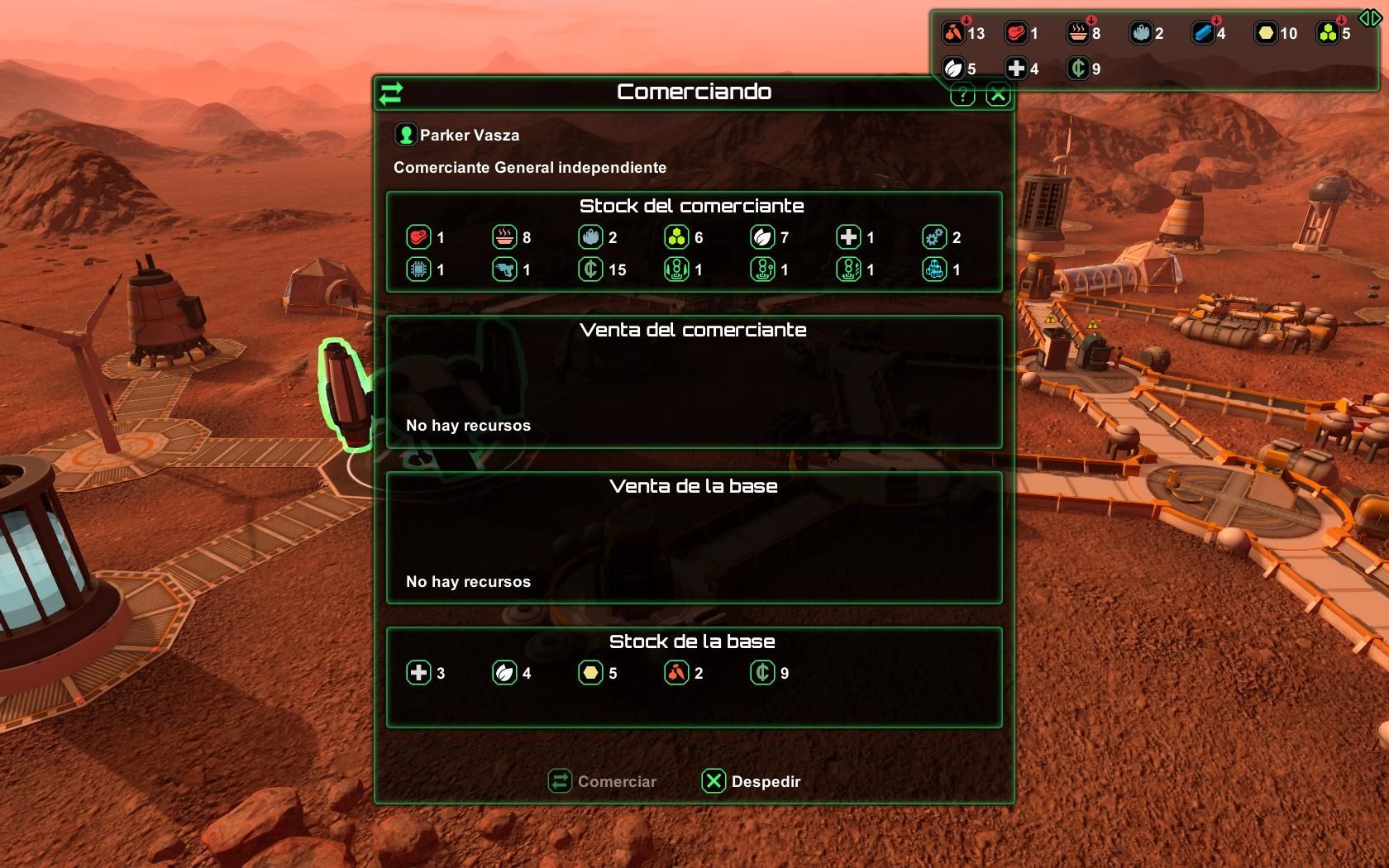The width and height of the screenshot is (1389, 868).
Task: Open help for the trading window
Action: pos(962,95)
